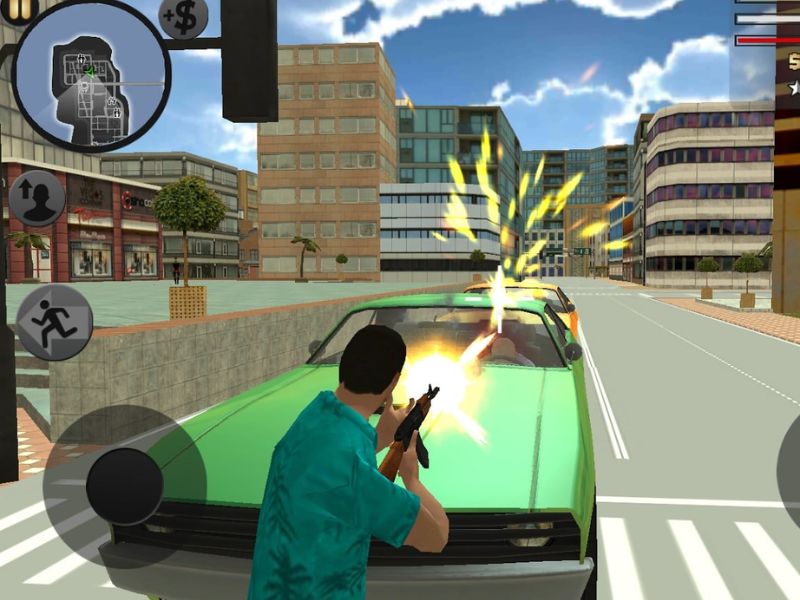Screen dimensions: 800x600
Task: Pause the game with the pause button
Action: tap(22, 8)
